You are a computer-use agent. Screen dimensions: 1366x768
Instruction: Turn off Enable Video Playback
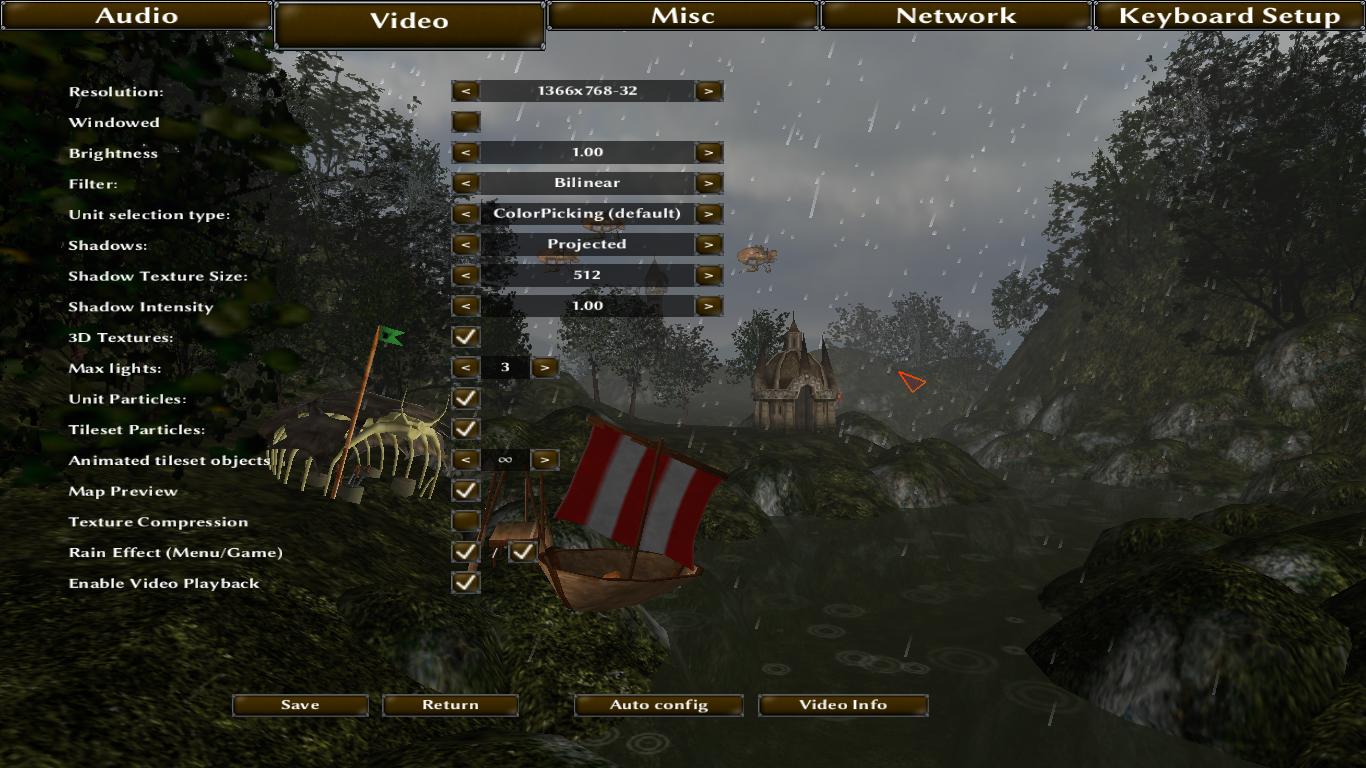tap(465, 582)
